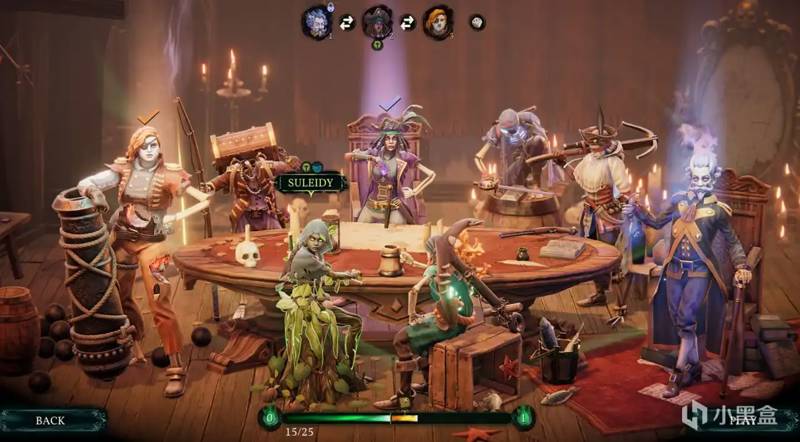The height and width of the screenshot is (442, 800).
Task: Go back using the Back button
Action: click(x=50, y=420)
